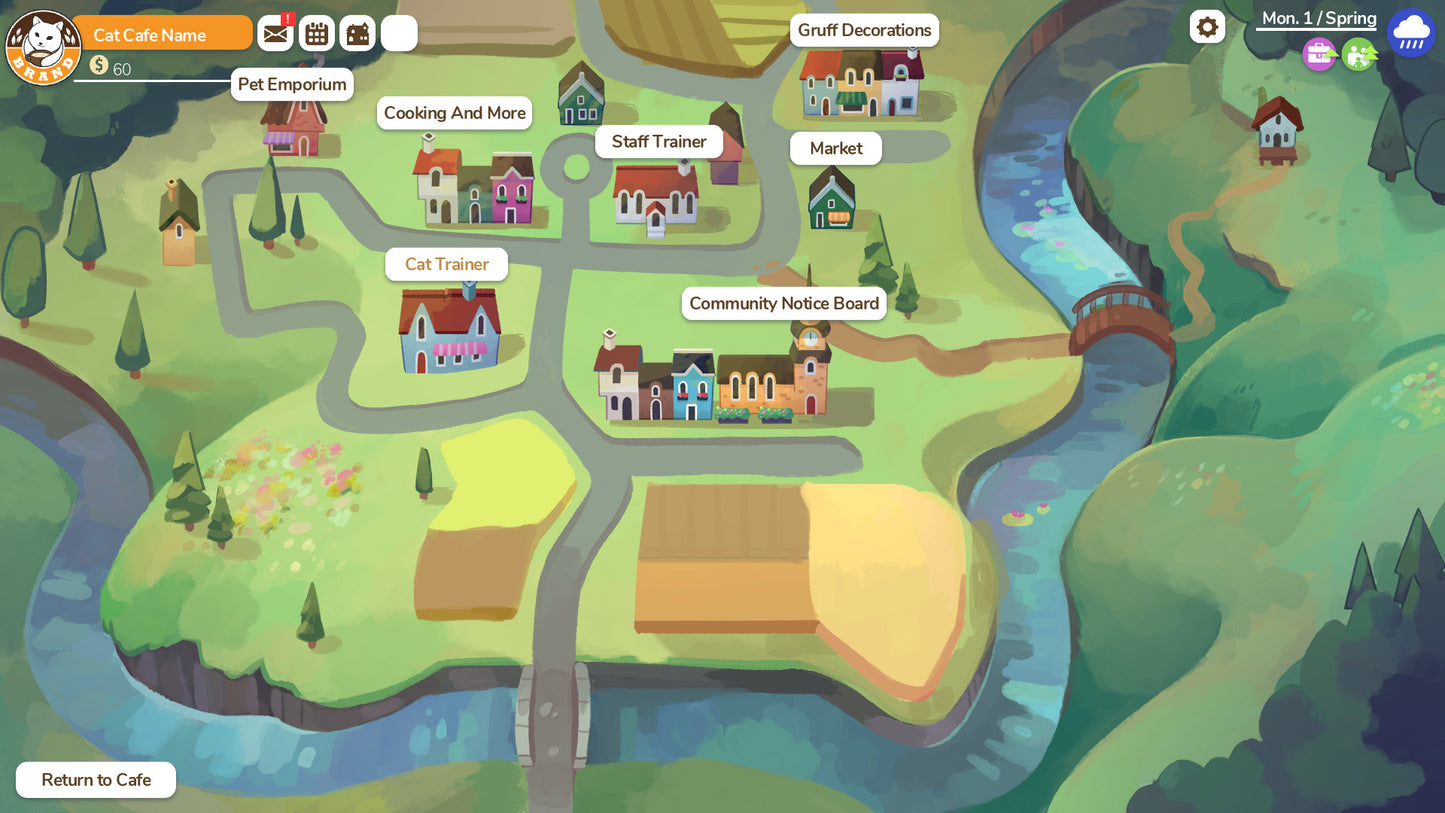Screen dimensions: 1445x813
Task: Open the Cat Trainer building
Action: tap(446, 264)
